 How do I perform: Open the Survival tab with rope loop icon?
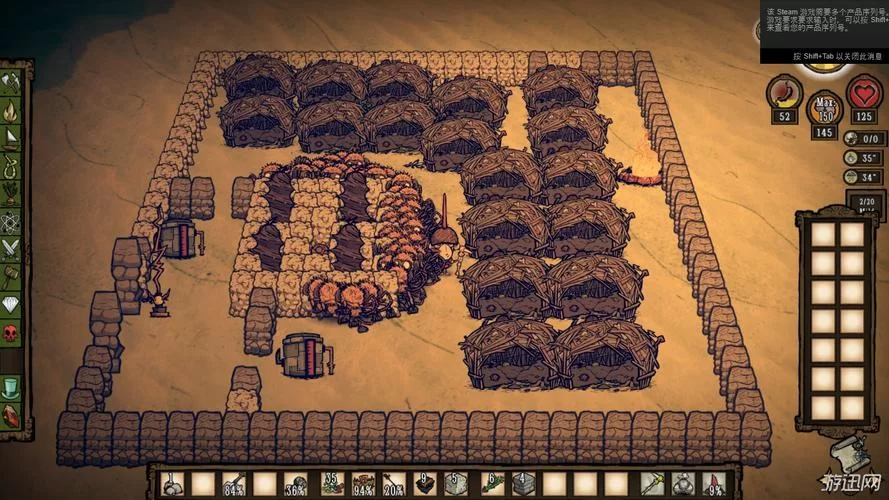tap(11, 165)
